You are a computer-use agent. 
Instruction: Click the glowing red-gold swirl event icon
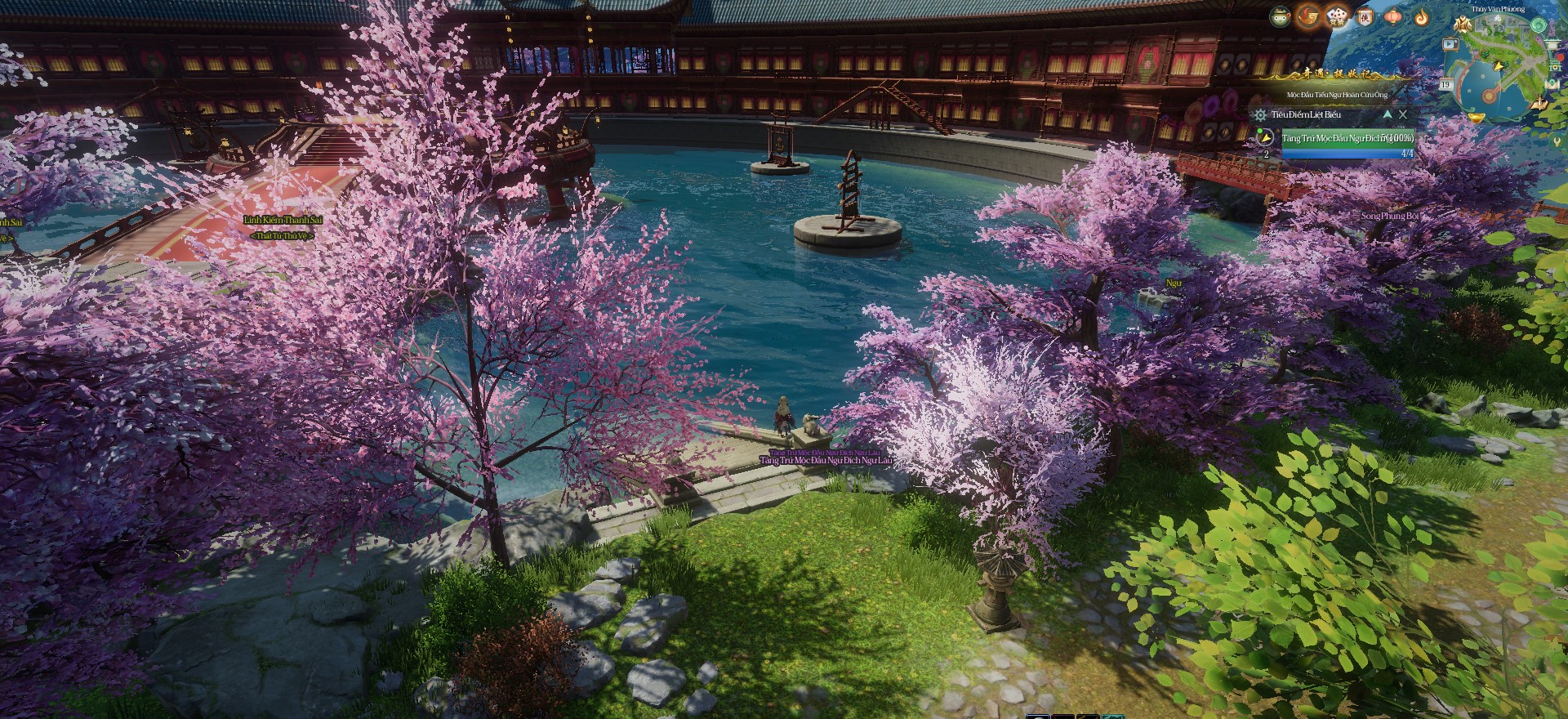(1308, 16)
